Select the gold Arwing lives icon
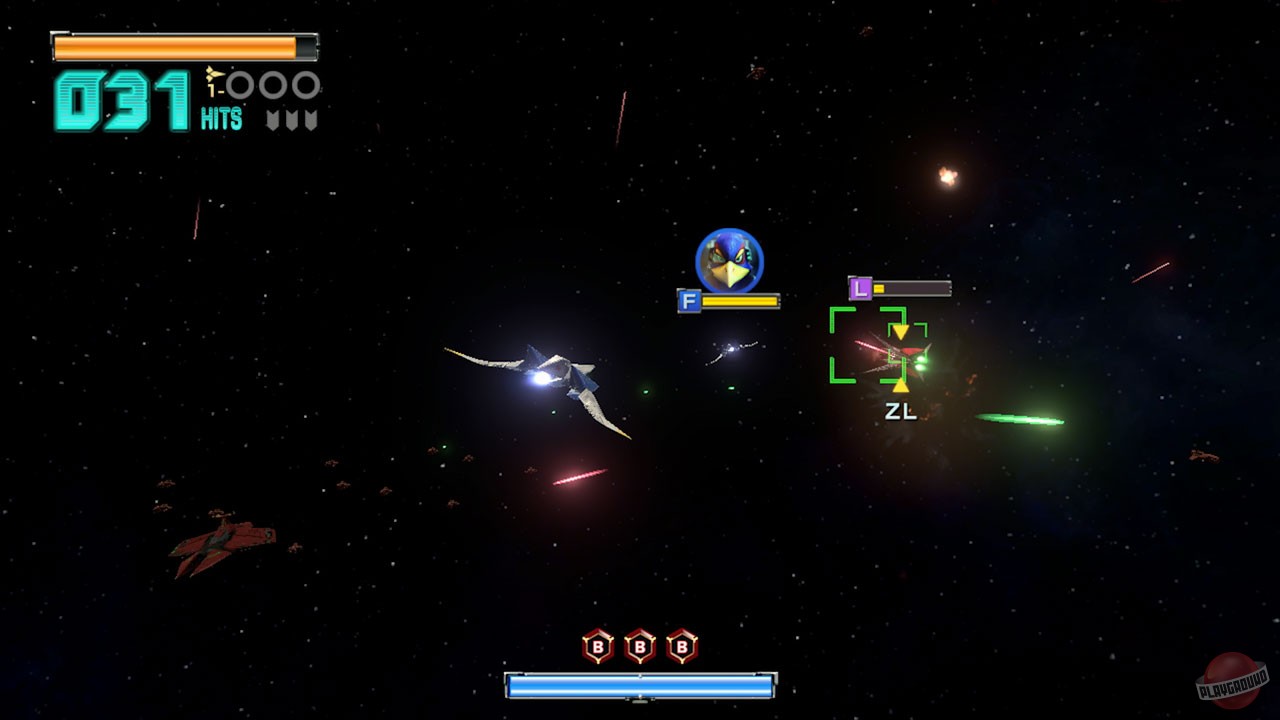Screen dimensions: 1280x720 213,73
